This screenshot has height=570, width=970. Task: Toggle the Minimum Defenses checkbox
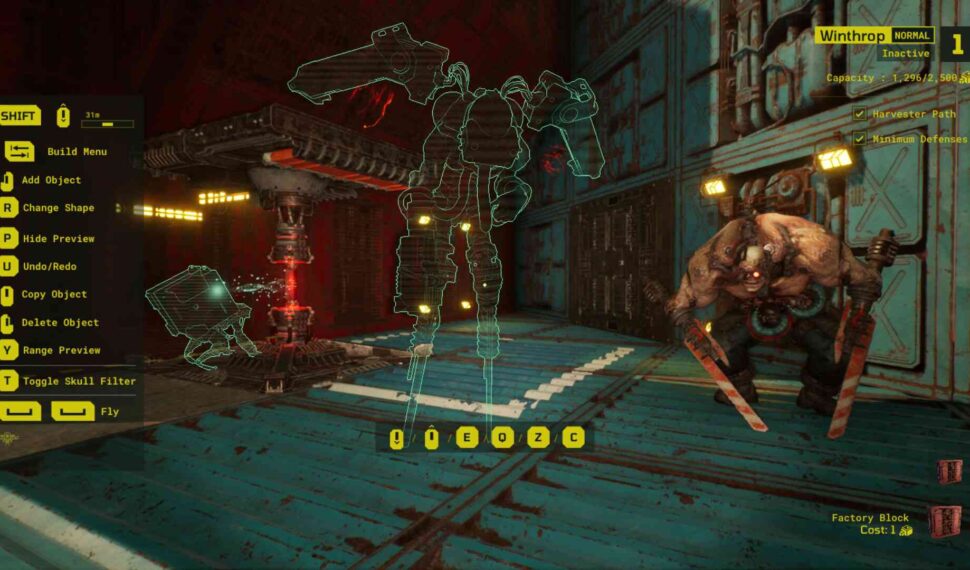tap(859, 139)
